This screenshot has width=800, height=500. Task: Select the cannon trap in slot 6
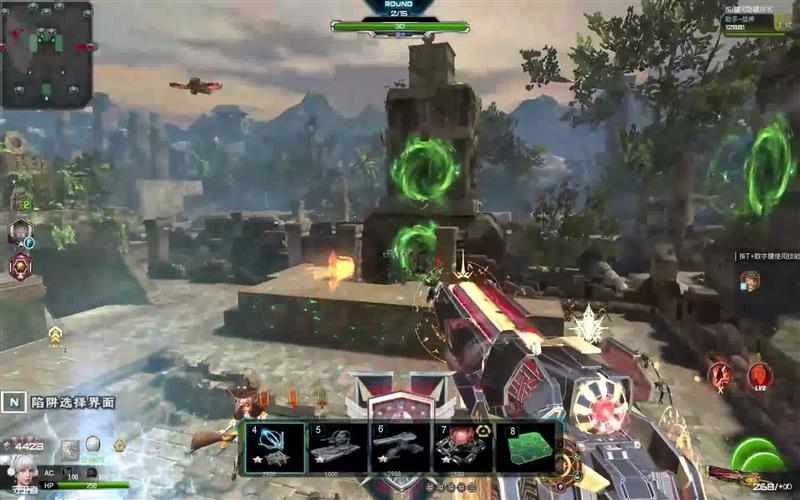tap(397, 447)
